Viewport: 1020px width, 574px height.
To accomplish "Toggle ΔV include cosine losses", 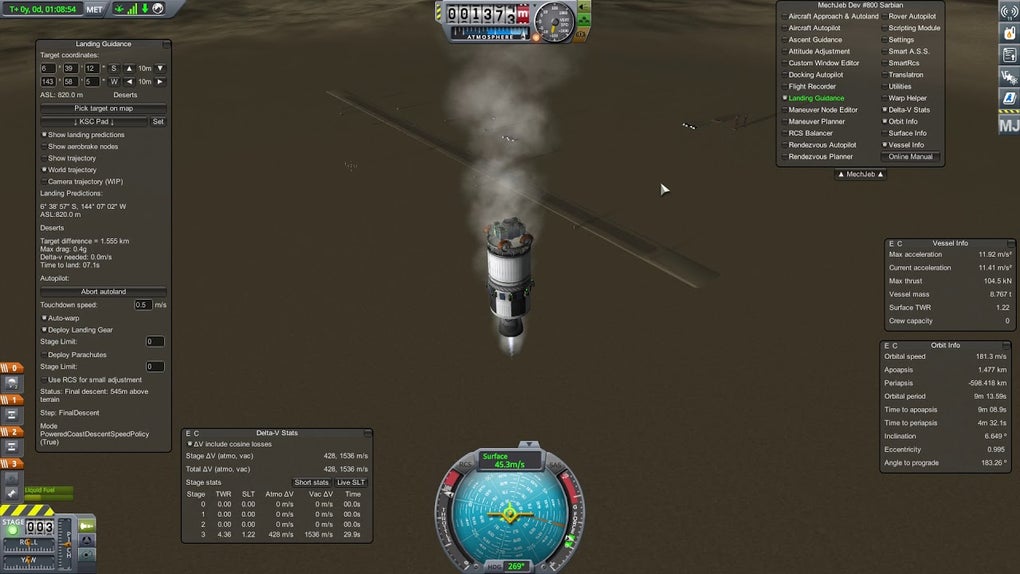I will pyautogui.click(x=190, y=443).
